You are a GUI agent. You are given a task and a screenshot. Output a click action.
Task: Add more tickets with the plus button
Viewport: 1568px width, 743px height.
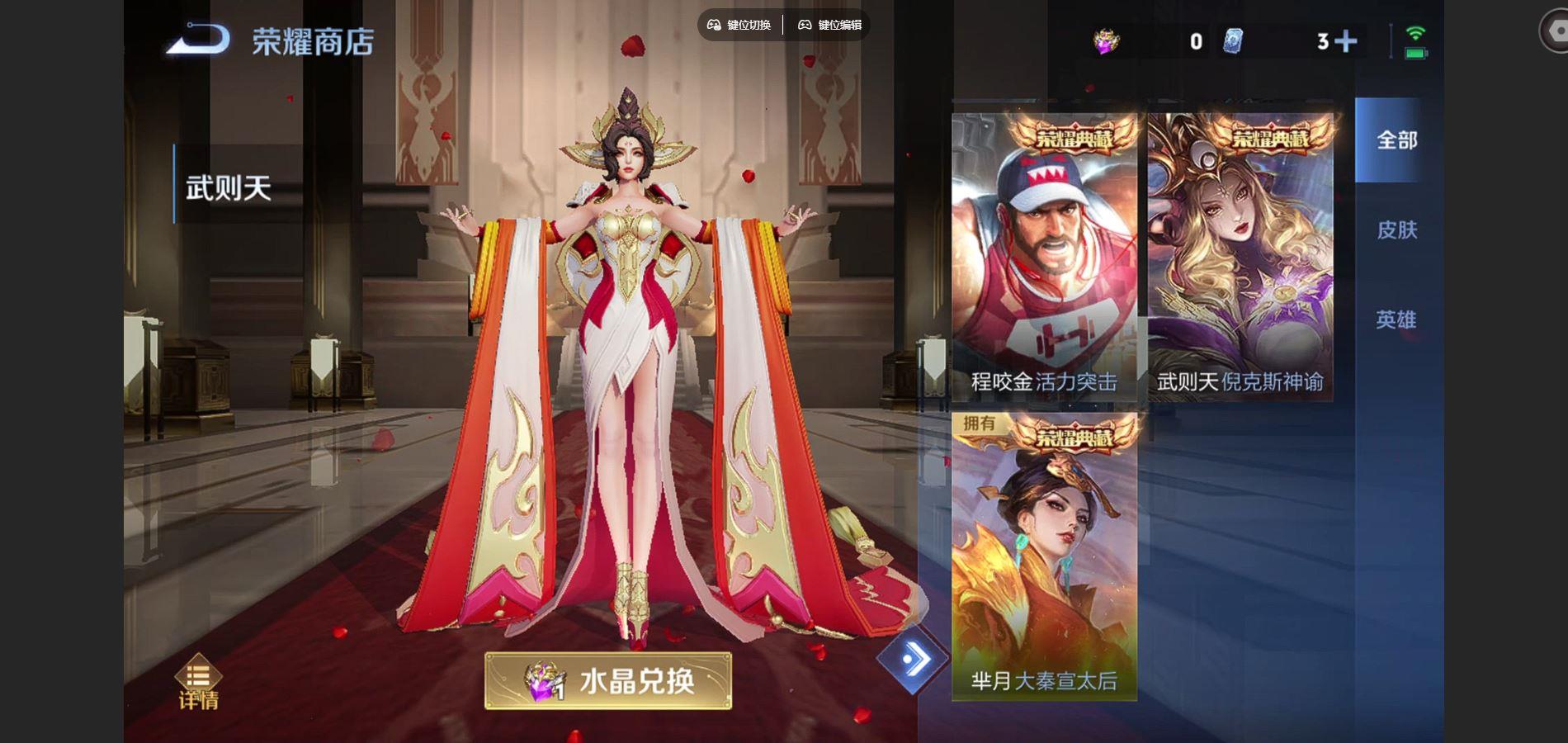1345,41
